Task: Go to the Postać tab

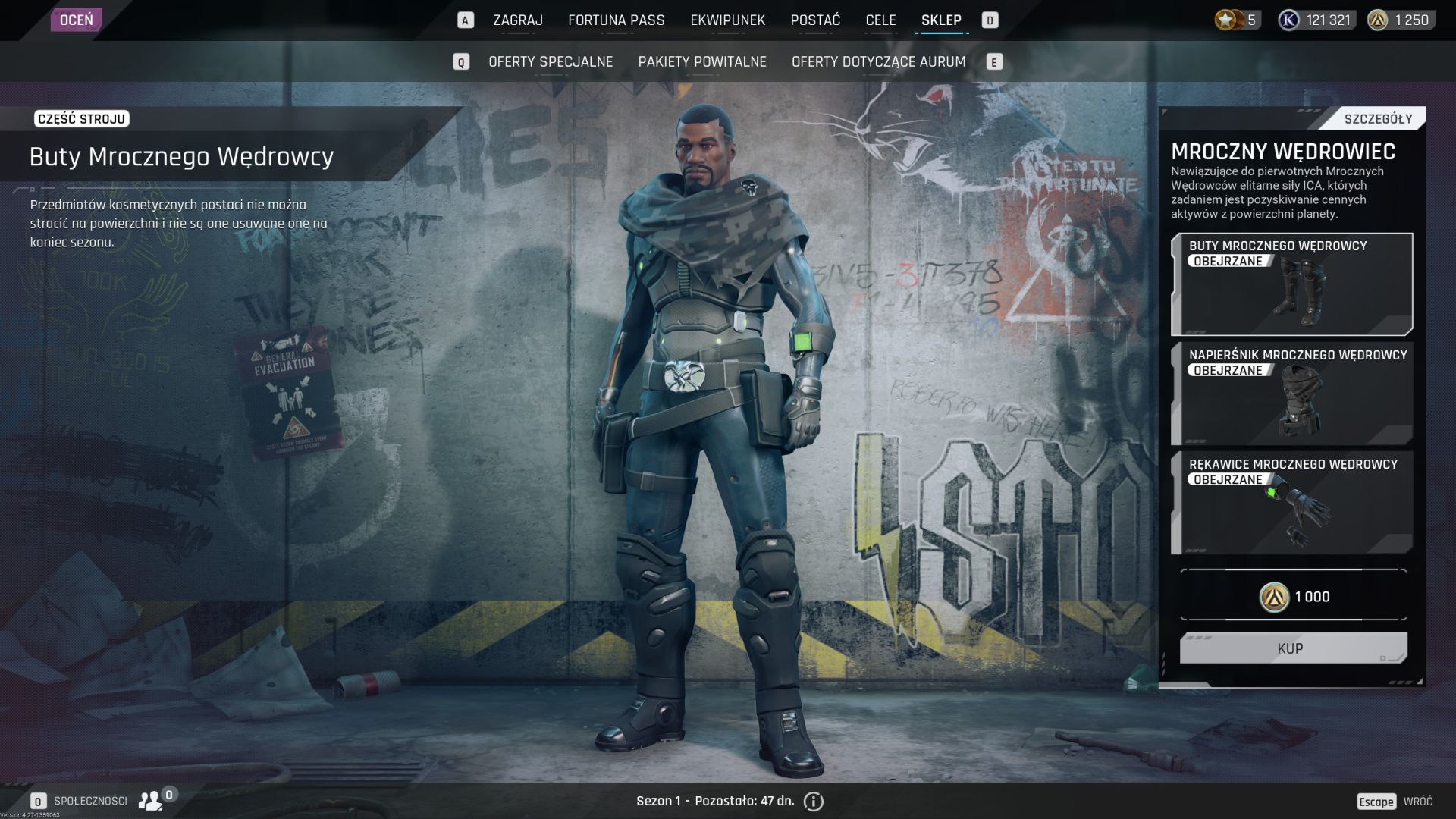Action: 815,20
